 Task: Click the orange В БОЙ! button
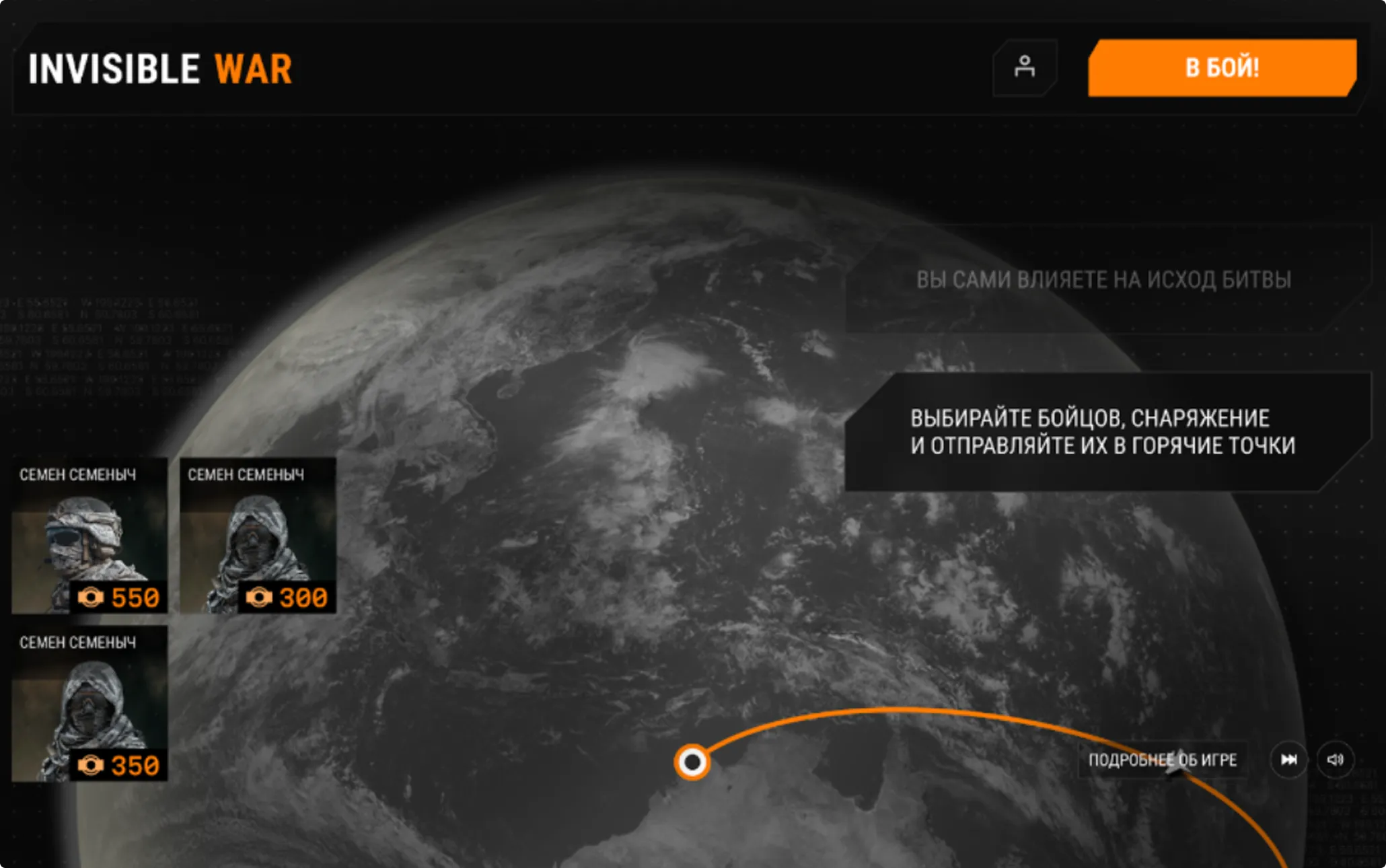point(1222,68)
